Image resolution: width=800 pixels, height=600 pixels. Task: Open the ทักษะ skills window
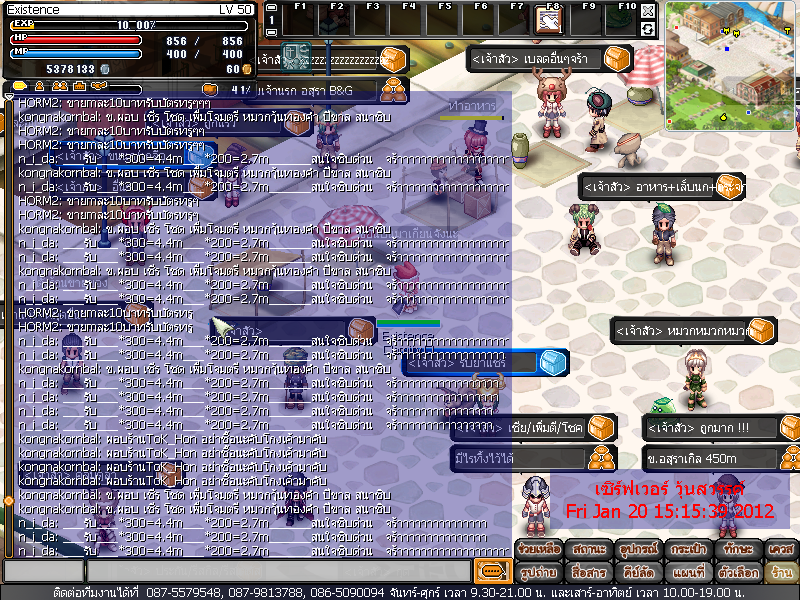pyautogui.click(x=732, y=550)
